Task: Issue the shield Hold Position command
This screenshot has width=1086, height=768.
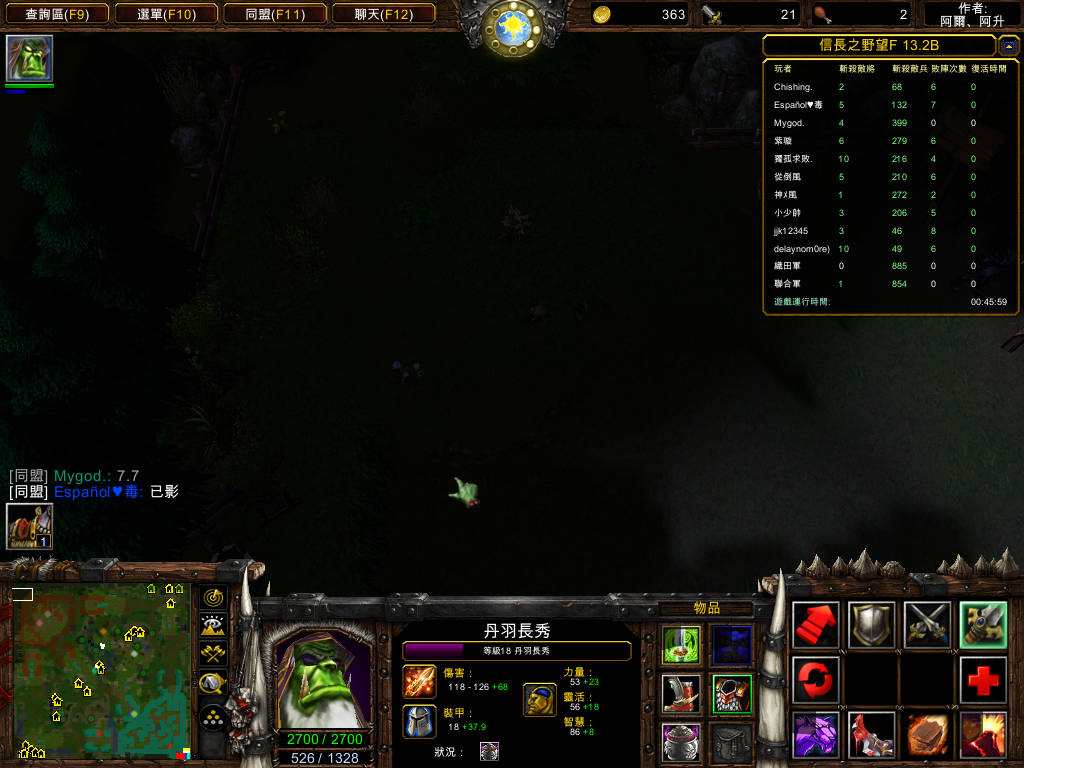Action: pyautogui.click(x=871, y=625)
